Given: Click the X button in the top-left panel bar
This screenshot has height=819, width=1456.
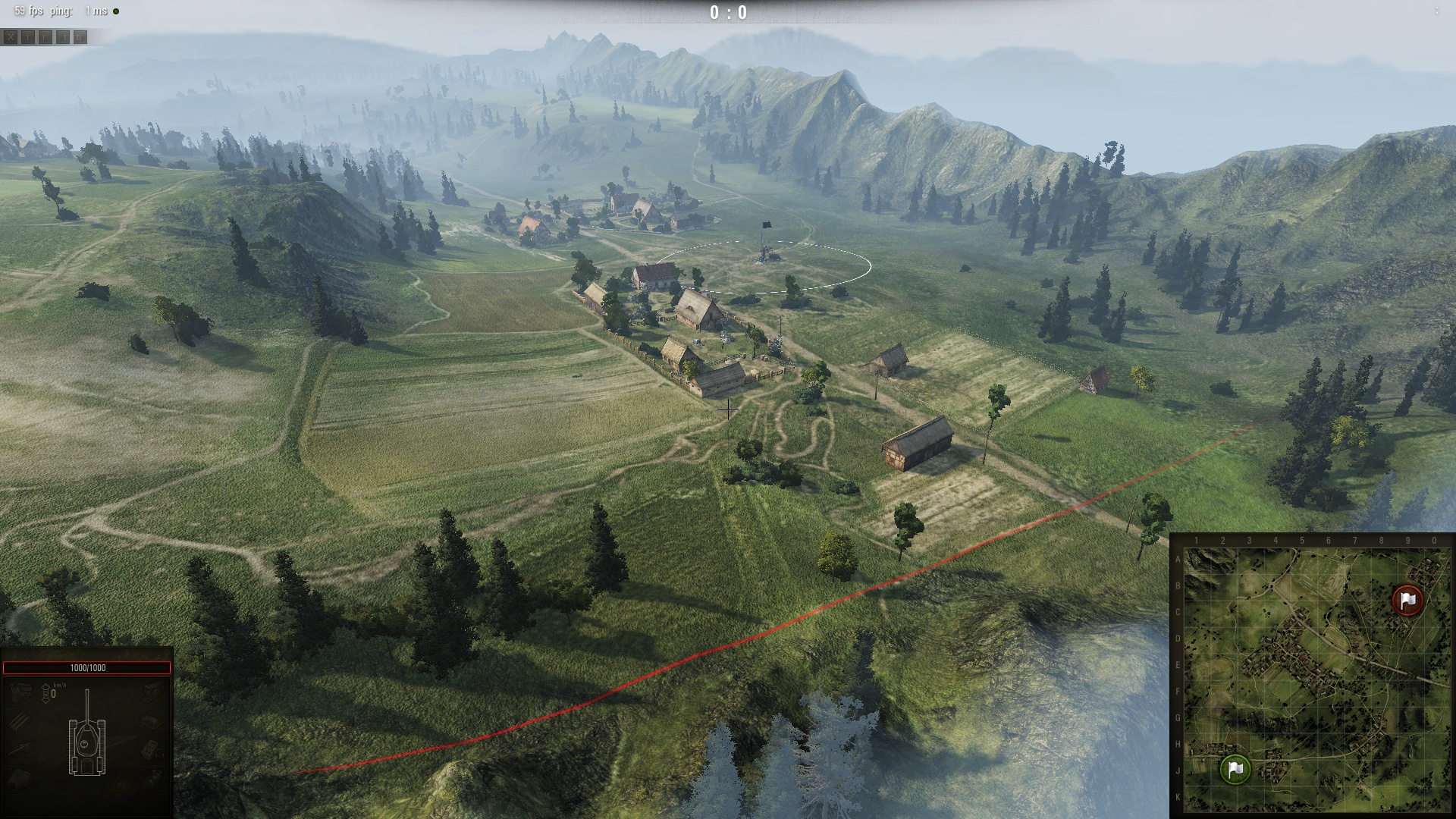Looking at the screenshot, I should (11, 37).
